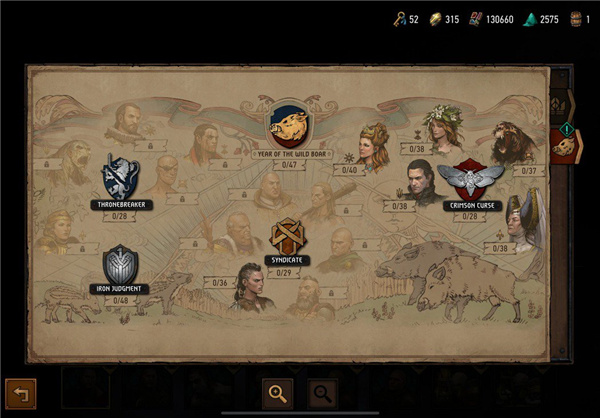Switch to the boar head side tab
The image size is (600, 418).
coord(566,146)
